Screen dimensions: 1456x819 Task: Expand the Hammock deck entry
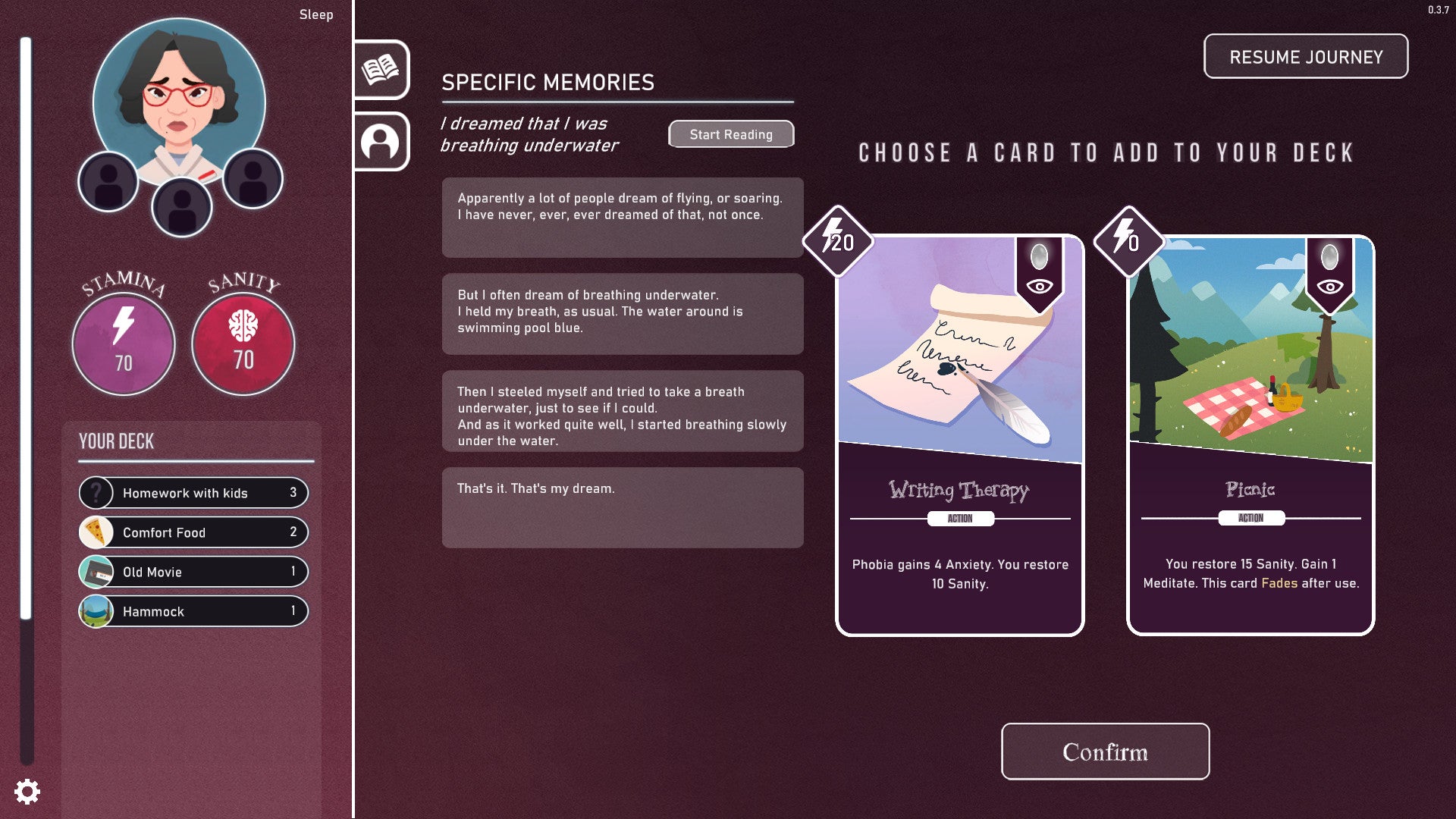point(193,611)
